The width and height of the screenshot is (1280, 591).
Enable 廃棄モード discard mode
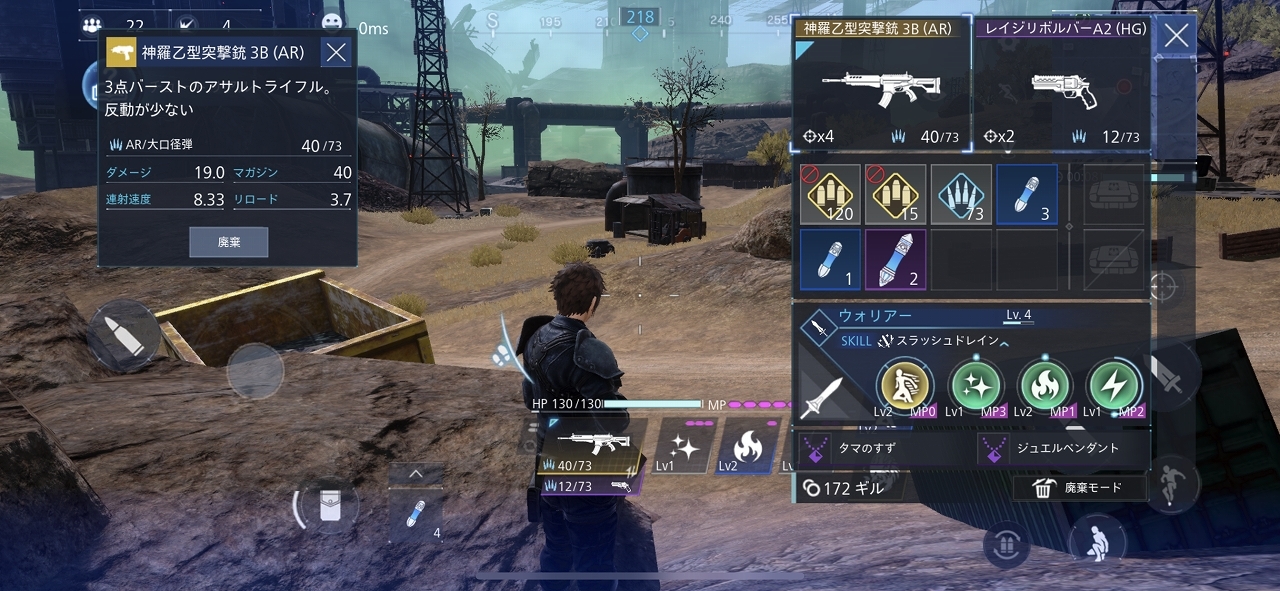pyautogui.click(x=1079, y=488)
